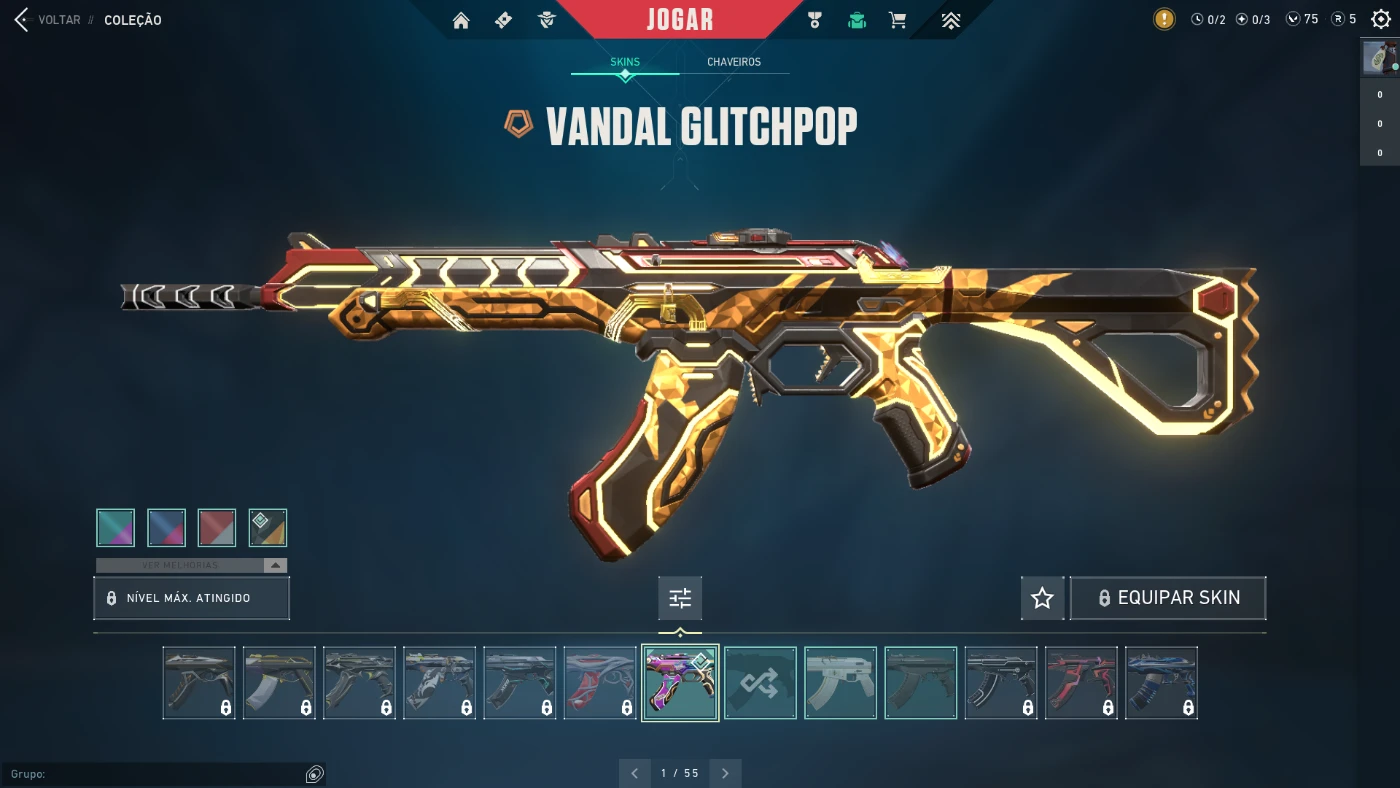
Task: Select the purple Glitchpop Vandal thumbnail
Action: (680, 683)
